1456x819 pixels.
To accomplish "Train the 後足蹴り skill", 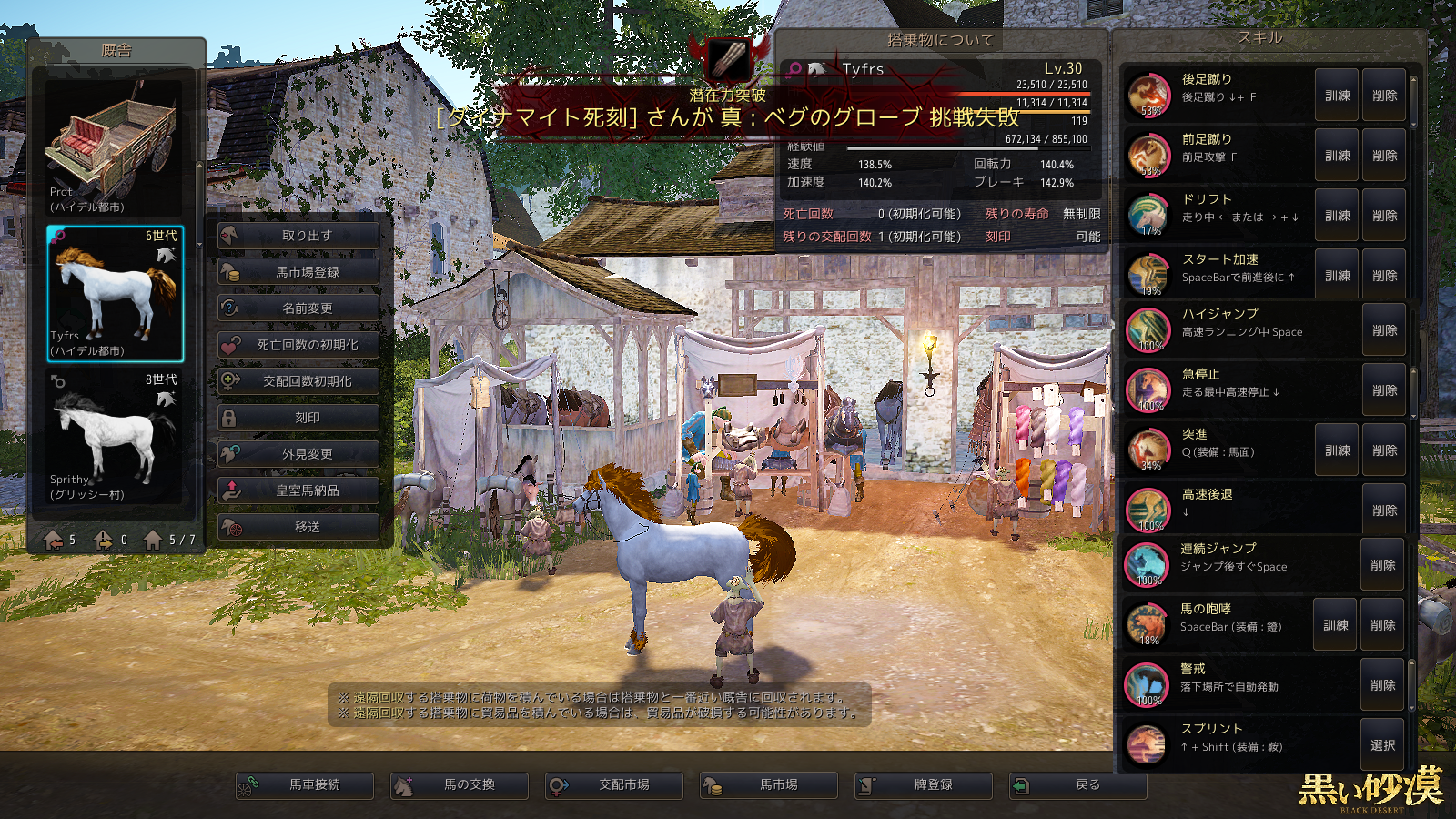I will (x=1337, y=96).
